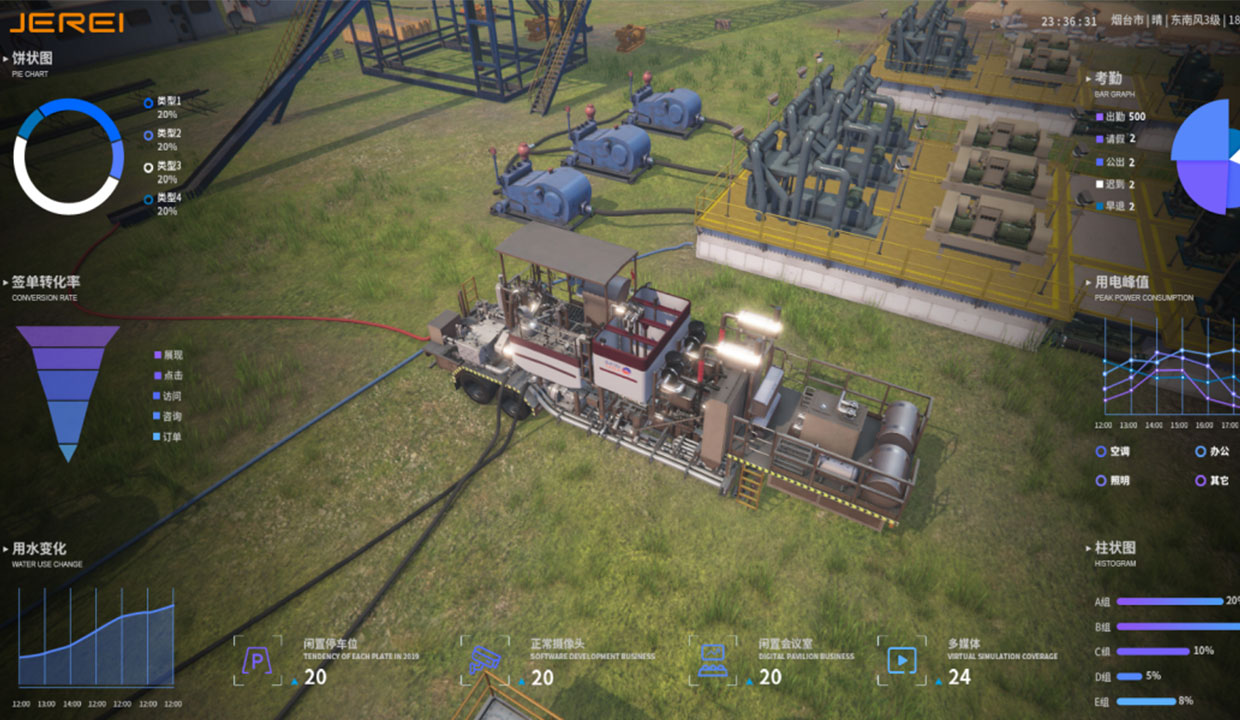
Task: Select the 其它 power legend entry
Action: pos(1213,481)
